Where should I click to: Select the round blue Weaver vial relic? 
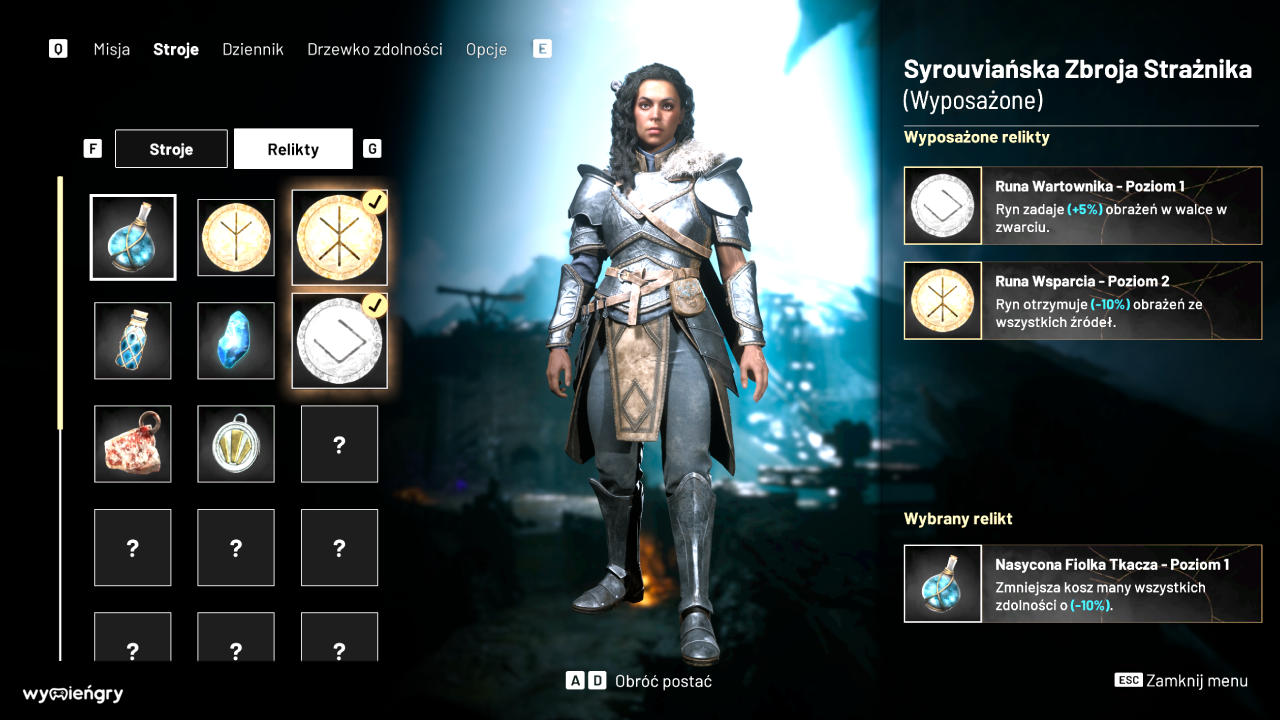(133, 237)
